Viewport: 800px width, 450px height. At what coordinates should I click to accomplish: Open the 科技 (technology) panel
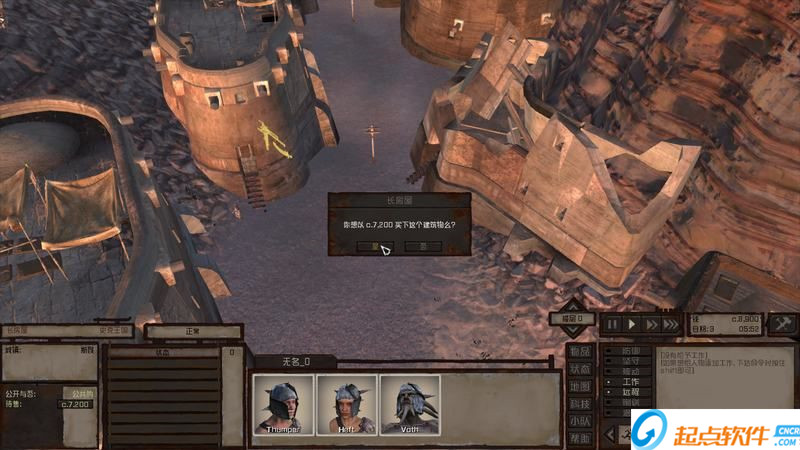click(x=580, y=403)
